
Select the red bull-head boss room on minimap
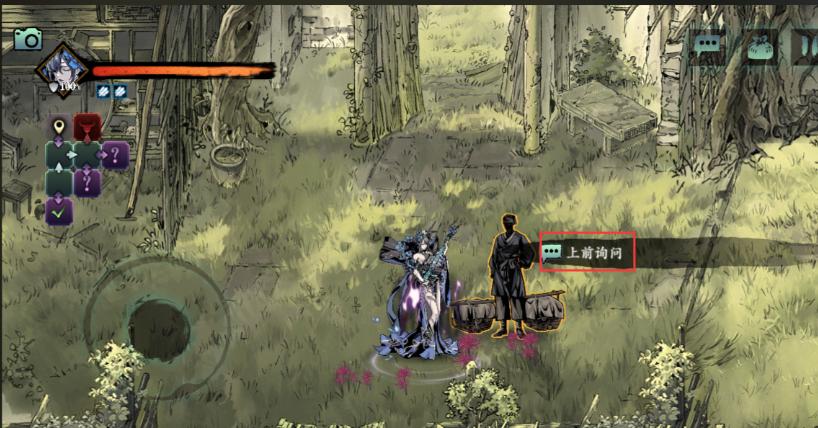tap(88, 128)
